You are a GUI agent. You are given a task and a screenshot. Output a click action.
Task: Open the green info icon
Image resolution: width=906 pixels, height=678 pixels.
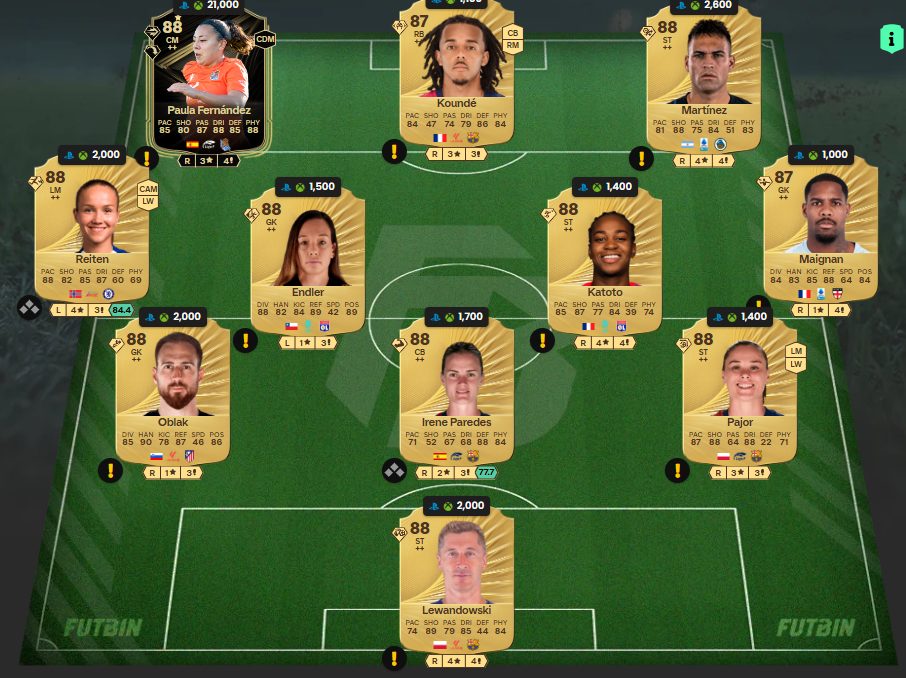point(890,39)
